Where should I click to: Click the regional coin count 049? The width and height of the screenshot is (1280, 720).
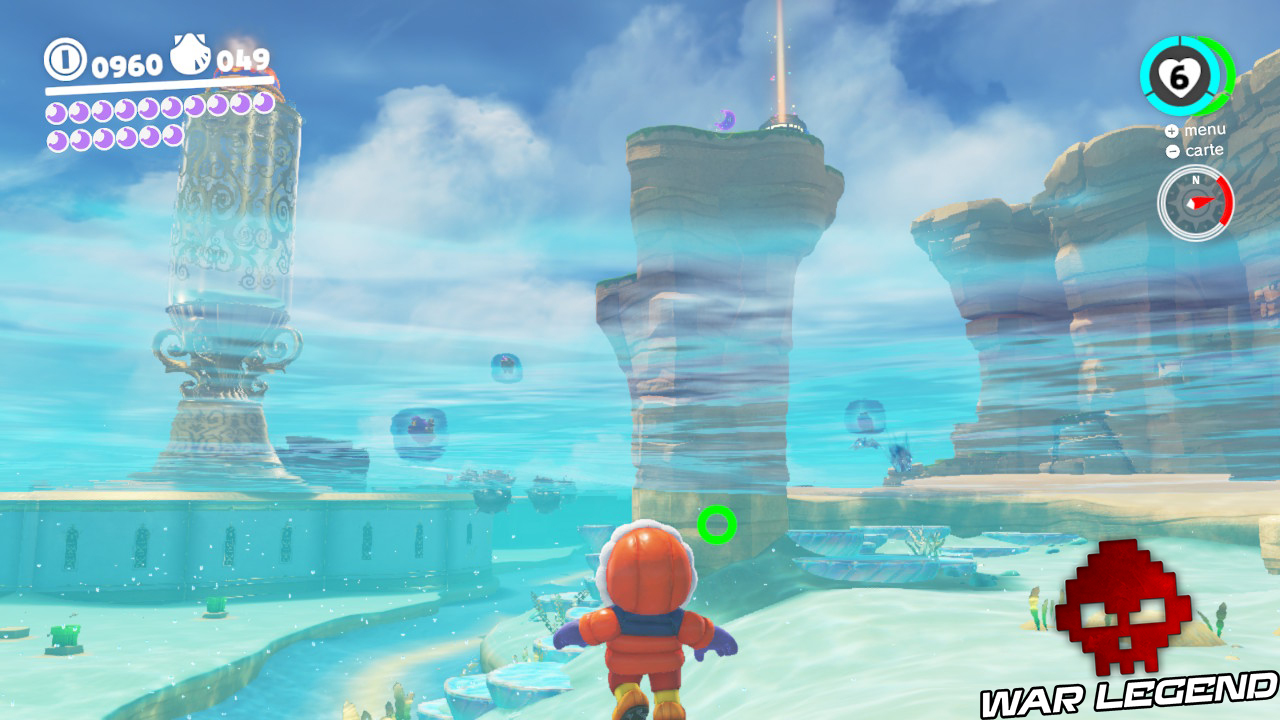click(x=242, y=57)
